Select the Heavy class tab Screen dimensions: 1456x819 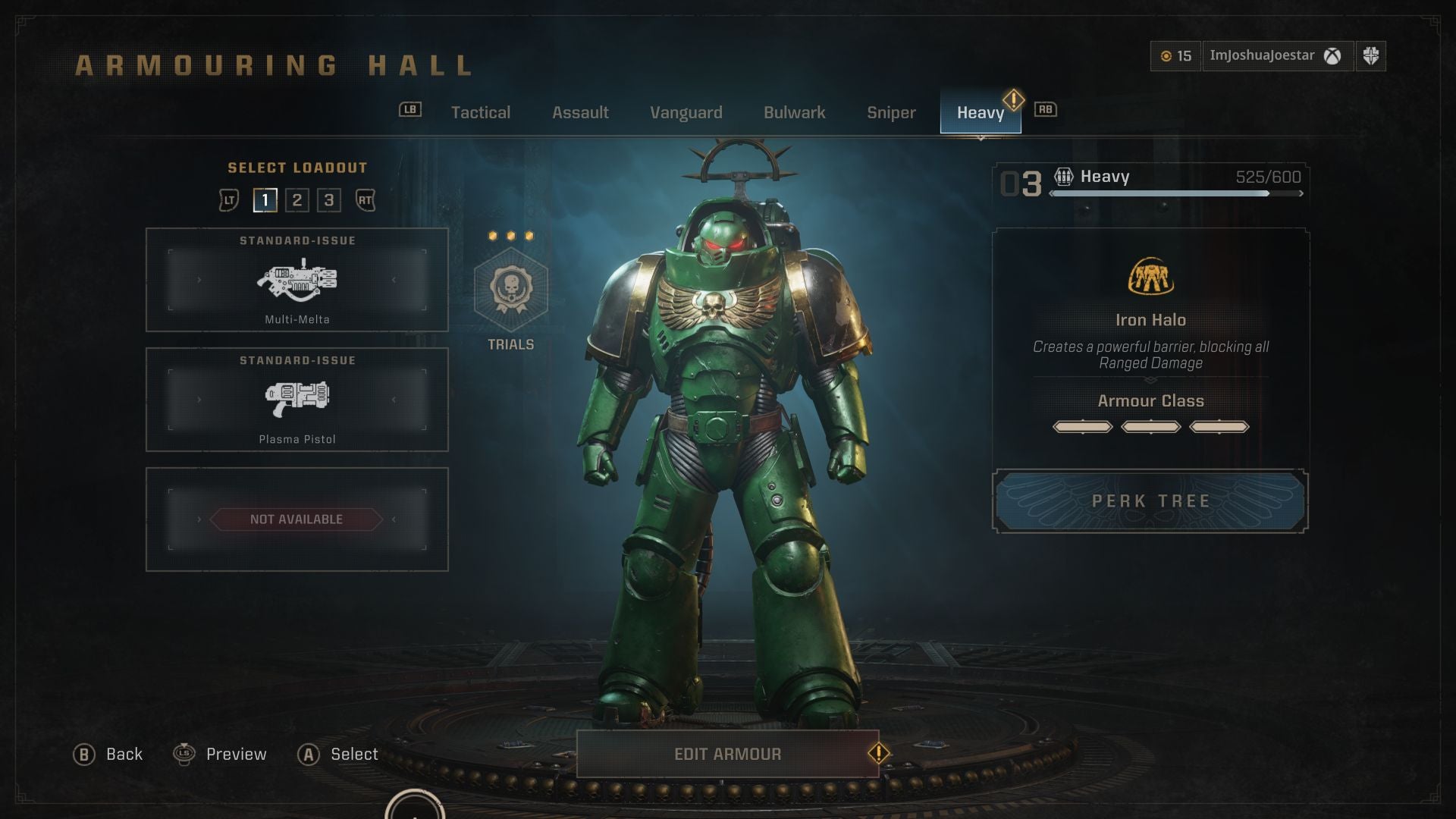pyautogui.click(x=980, y=112)
